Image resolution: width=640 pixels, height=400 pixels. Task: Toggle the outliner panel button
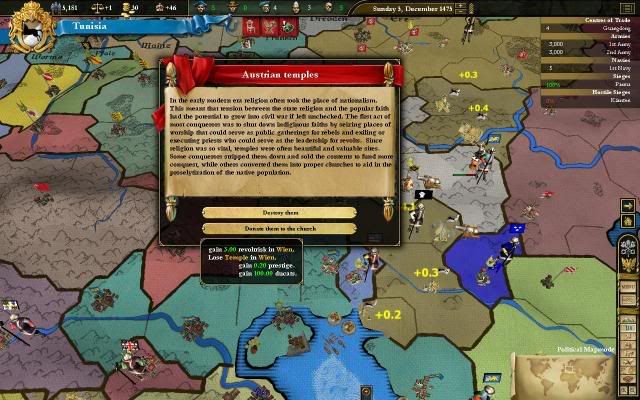(x=630, y=7)
